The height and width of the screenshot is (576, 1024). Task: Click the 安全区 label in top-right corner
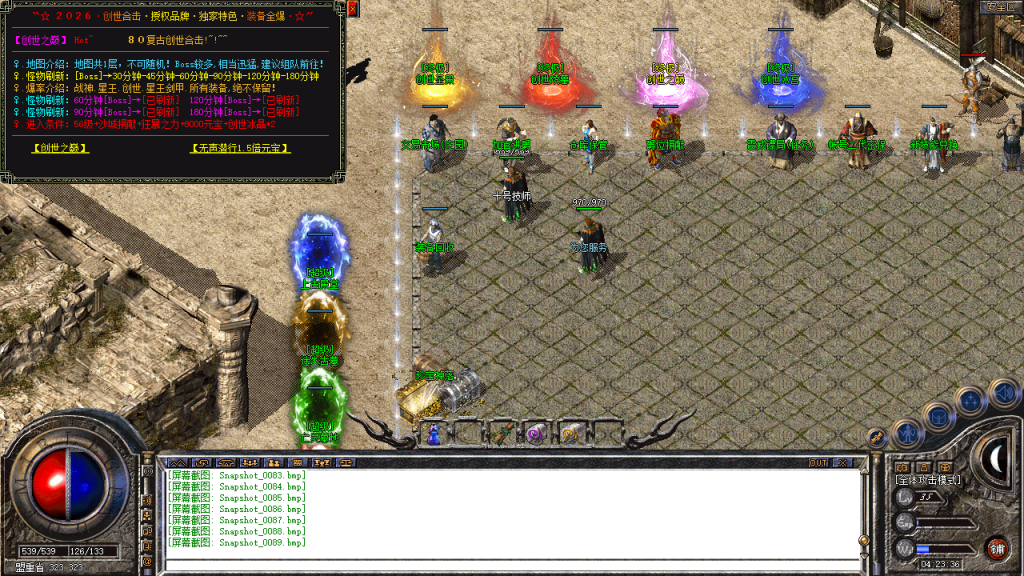pyautogui.click(x=1000, y=7)
